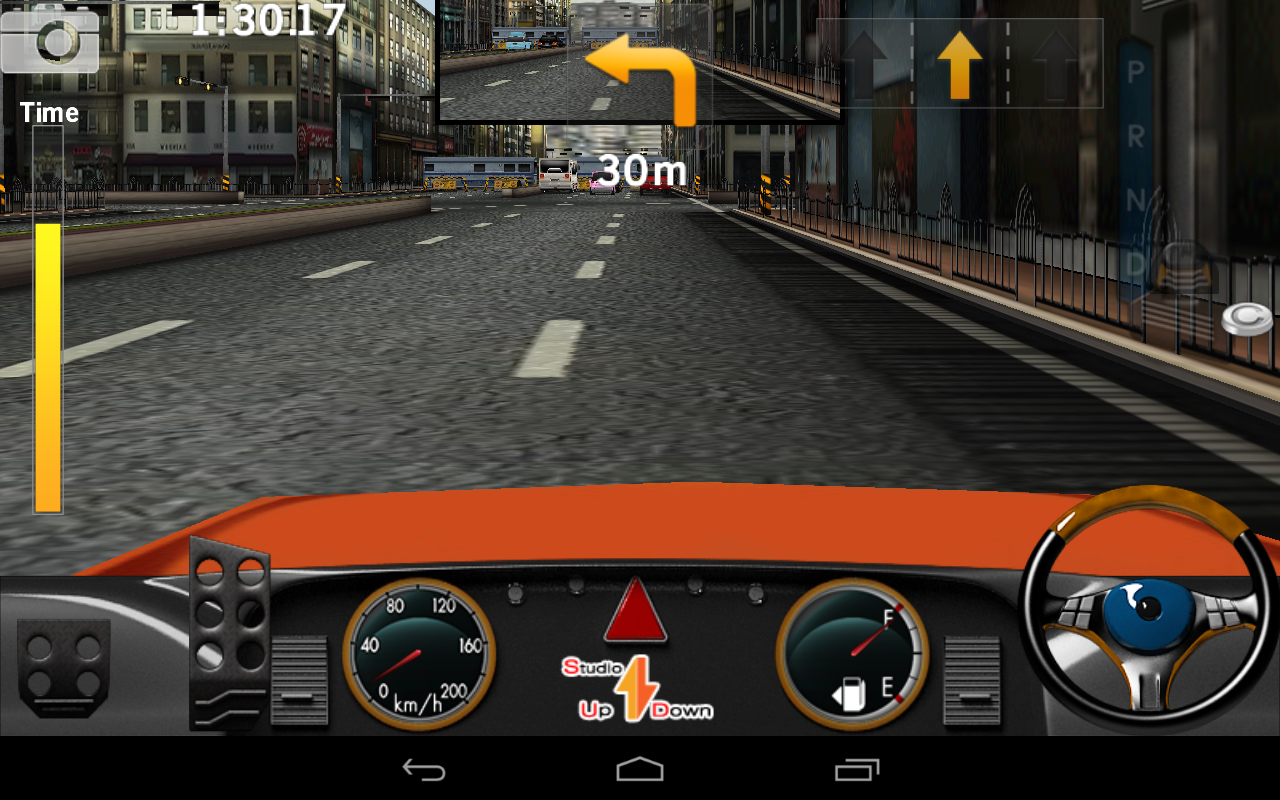Activate the right turn signal beside the fuel gauge

tap(972, 680)
